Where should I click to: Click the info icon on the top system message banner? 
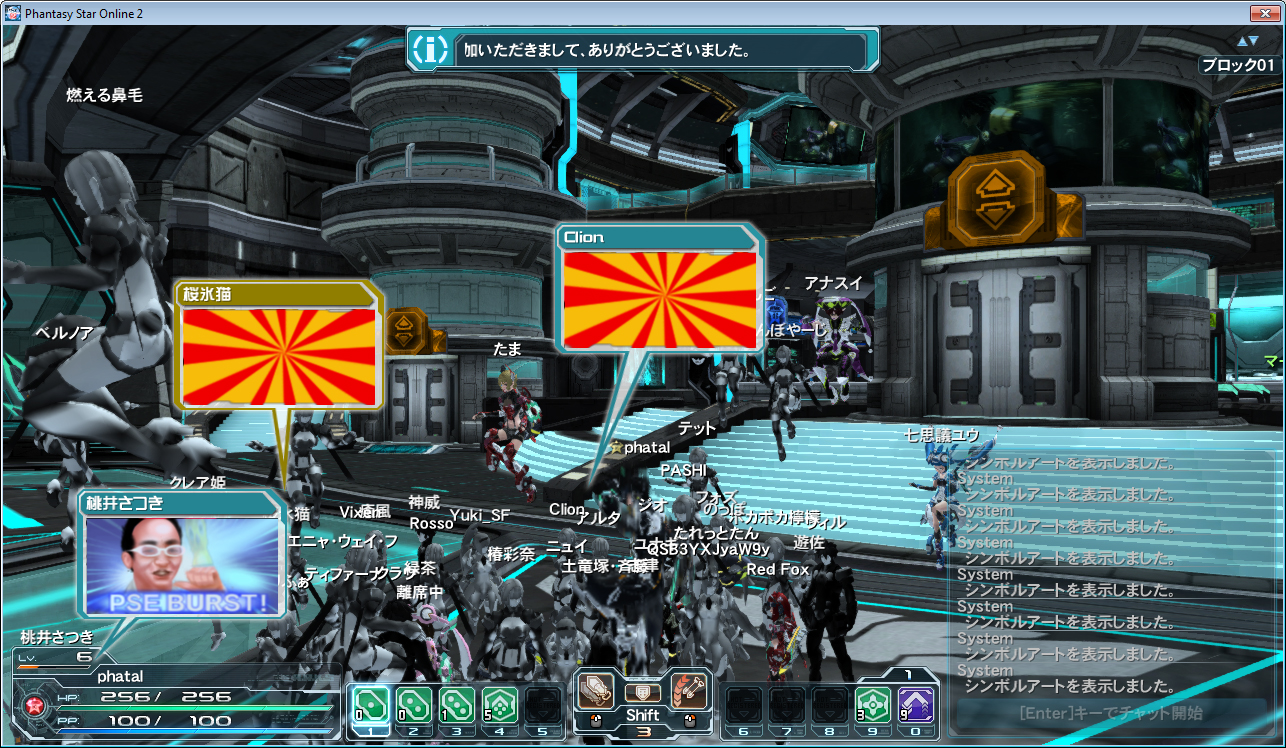(x=430, y=47)
